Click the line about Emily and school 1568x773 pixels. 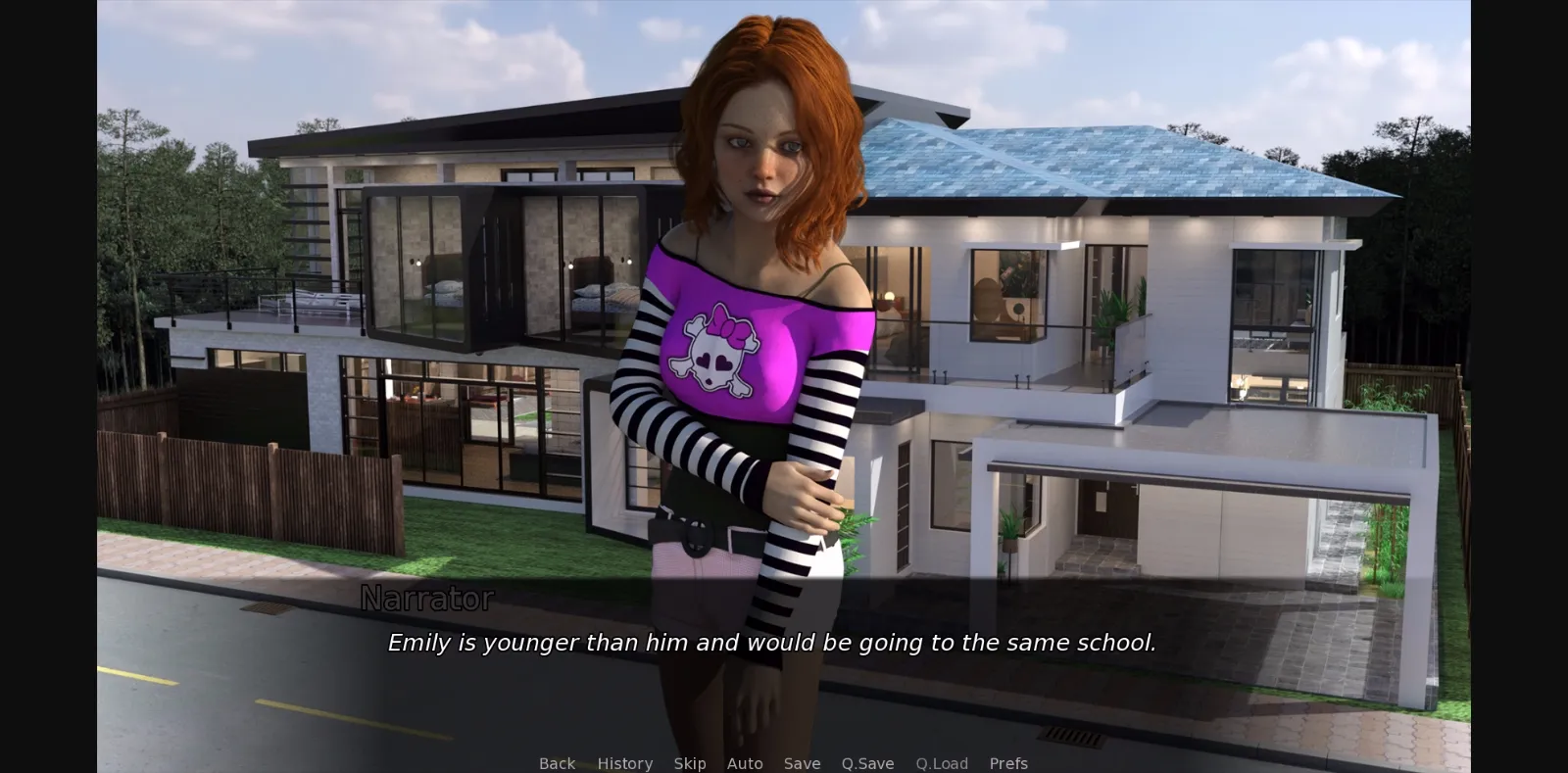point(772,644)
